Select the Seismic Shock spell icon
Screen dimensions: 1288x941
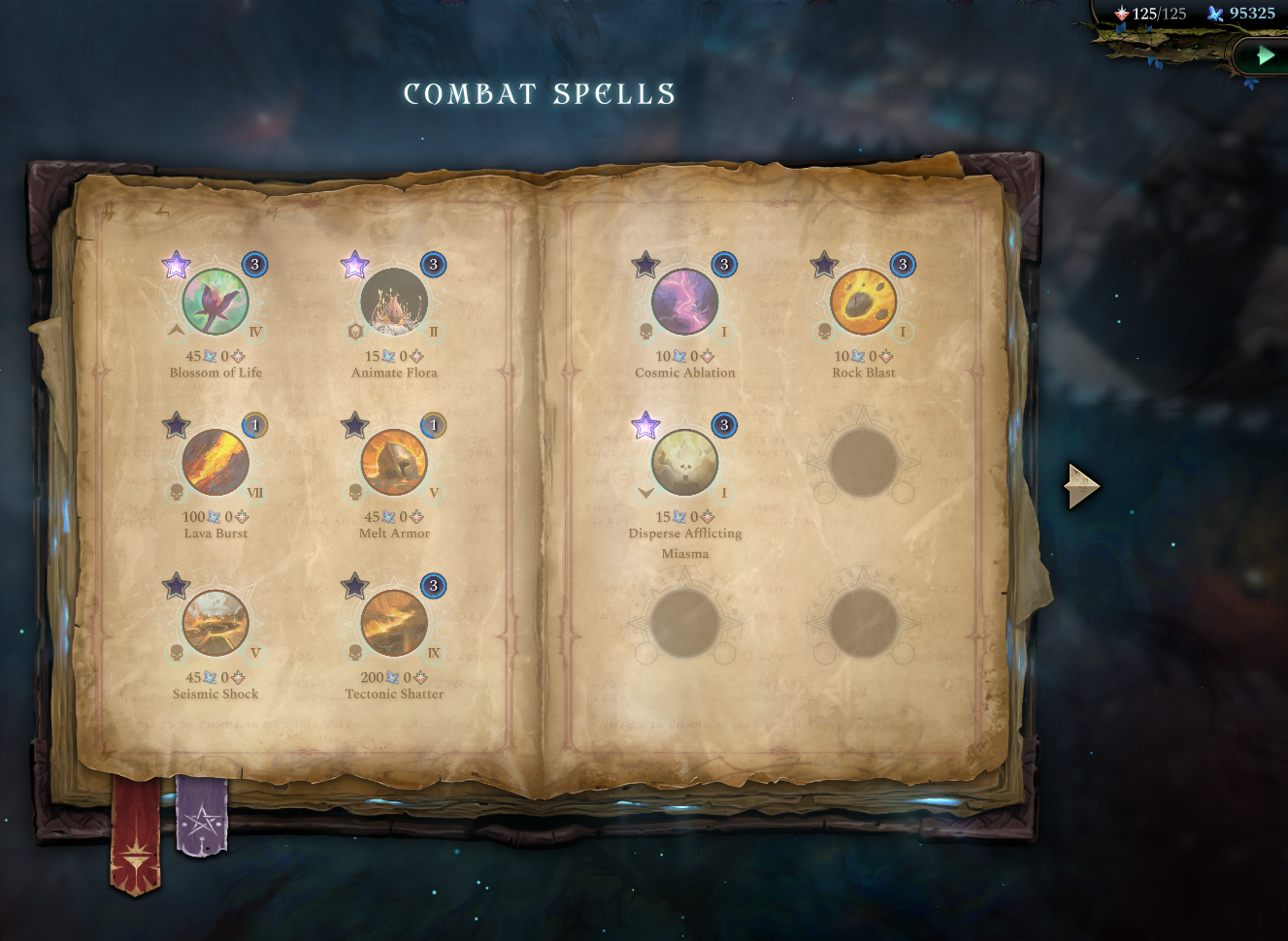[215, 624]
